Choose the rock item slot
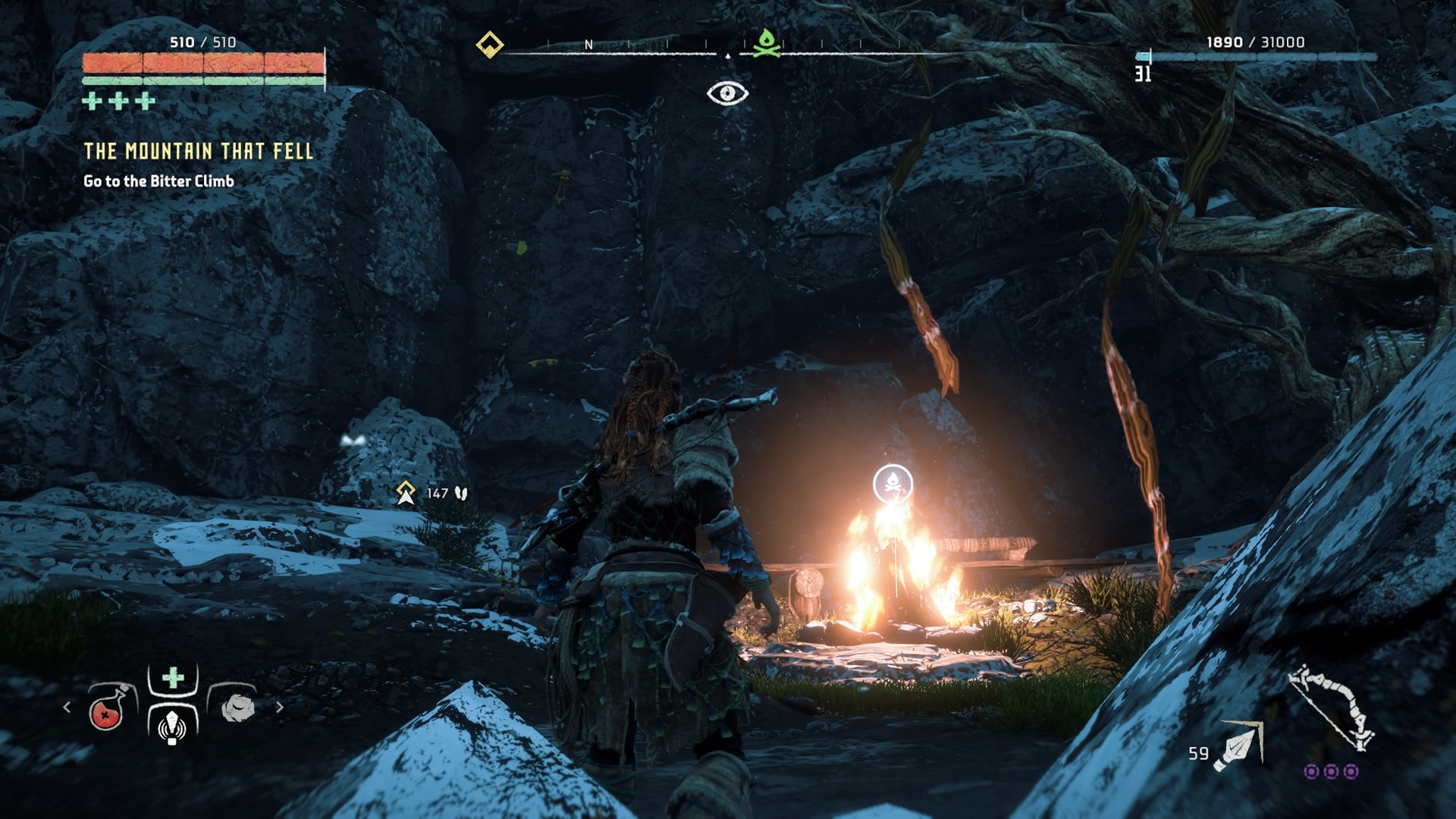The height and width of the screenshot is (819, 1456). point(237,708)
